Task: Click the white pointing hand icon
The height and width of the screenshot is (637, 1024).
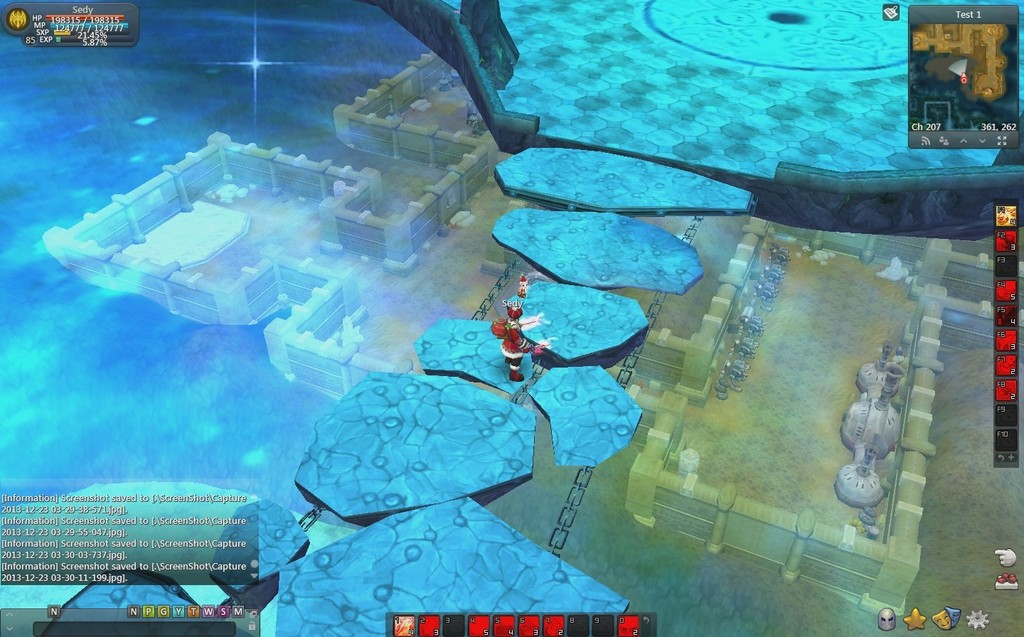Action: click(x=1005, y=557)
